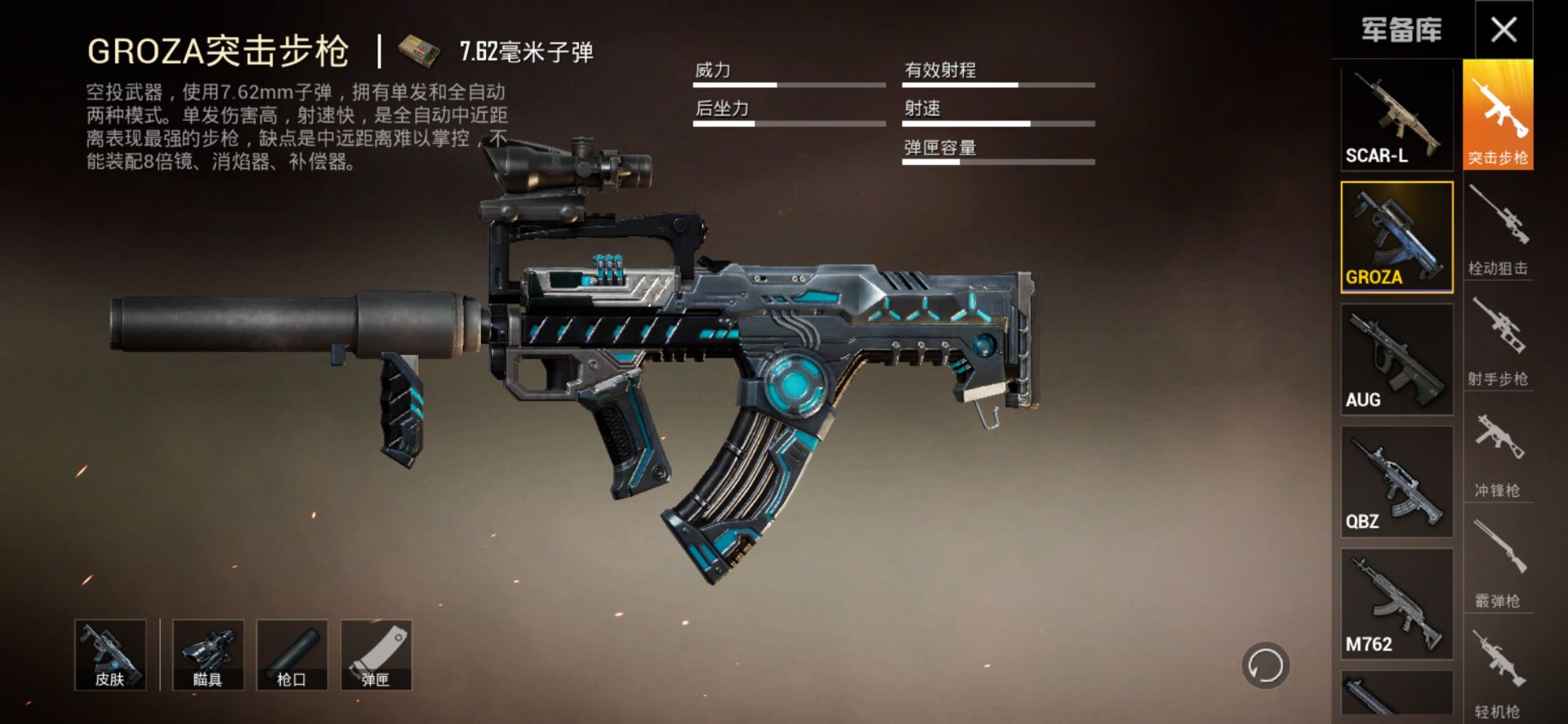Click the 威力 power stat bar
1568x724 pixels.
click(788, 84)
